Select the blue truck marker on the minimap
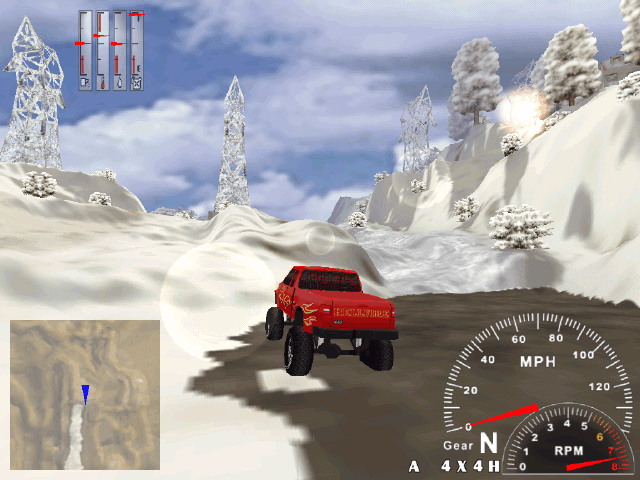The height and width of the screenshot is (480, 640). (x=86, y=393)
